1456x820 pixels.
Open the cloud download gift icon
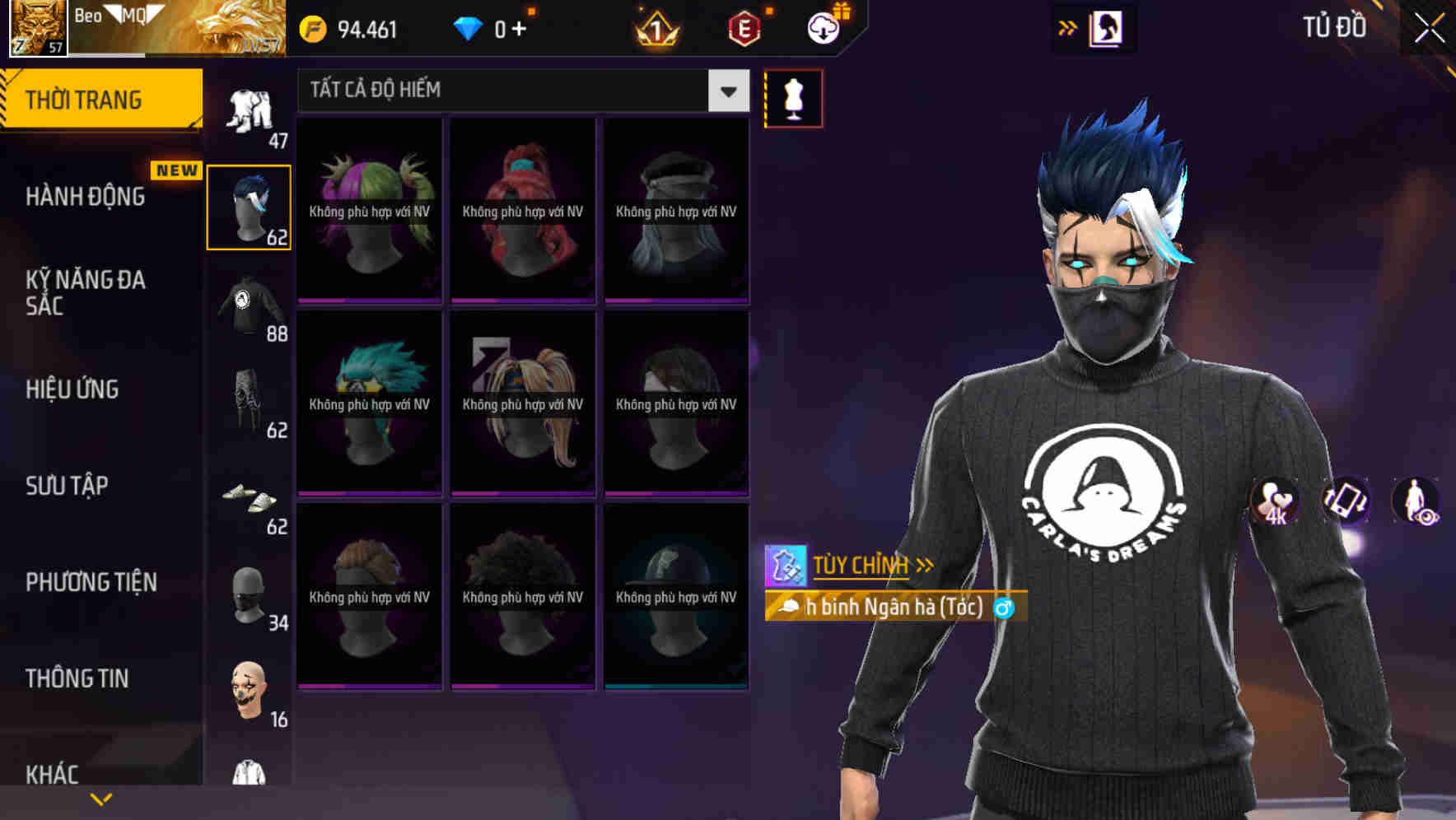coord(824,27)
